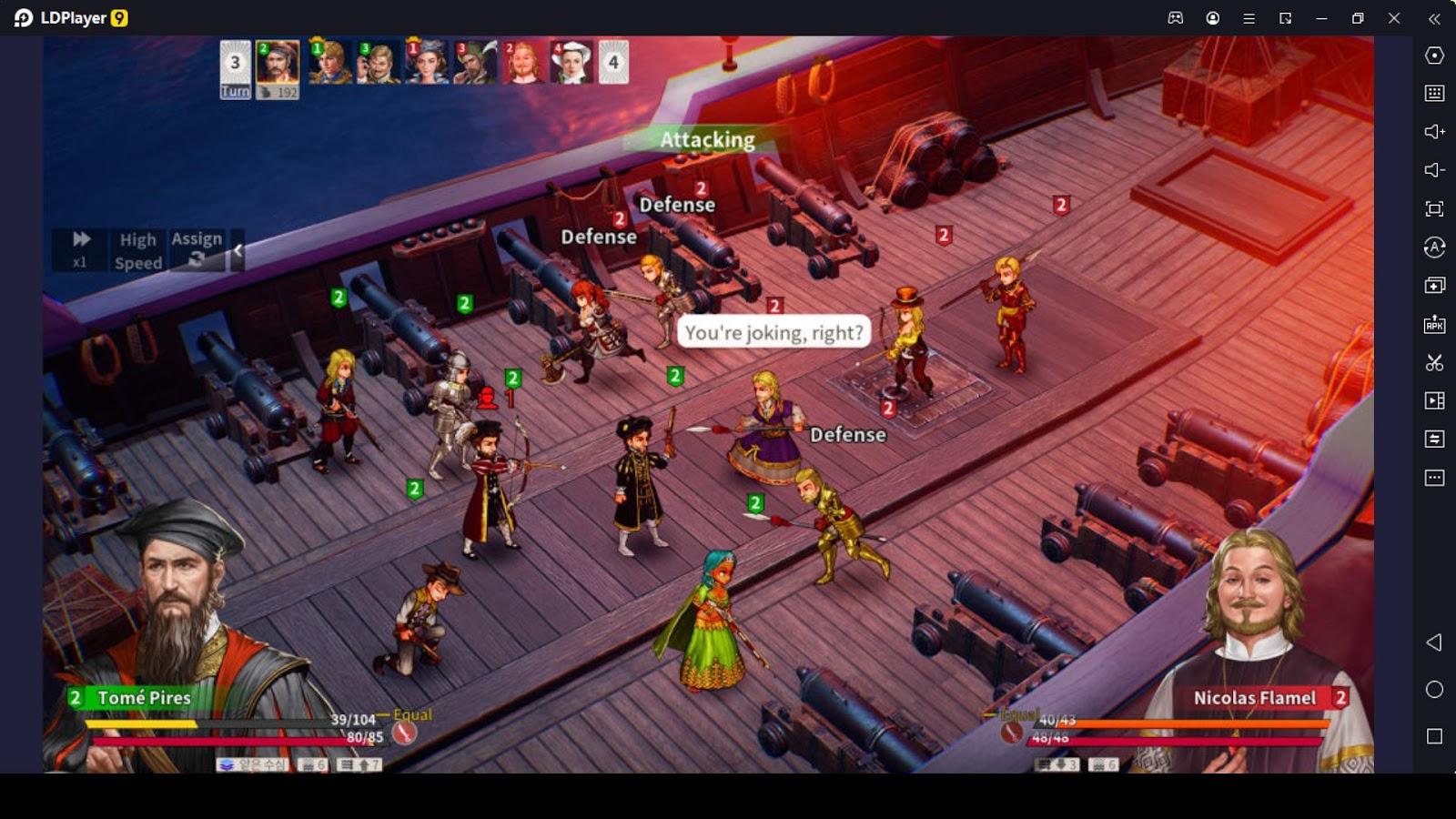
Task: Select the crowned woman in blue hat portrait
Action: pyautogui.click(x=426, y=63)
